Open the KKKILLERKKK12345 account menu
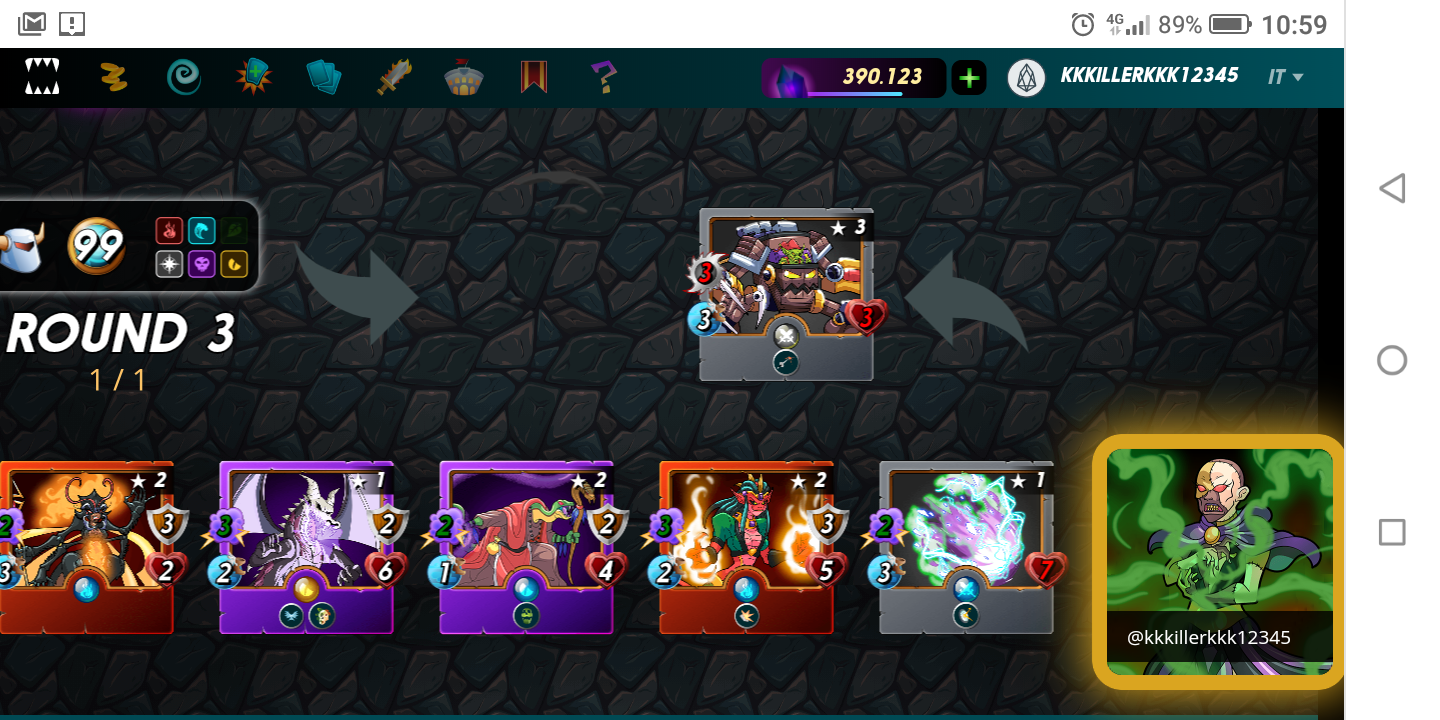The height and width of the screenshot is (720, 1440). pyautogui.click(x=1148, y=76)
